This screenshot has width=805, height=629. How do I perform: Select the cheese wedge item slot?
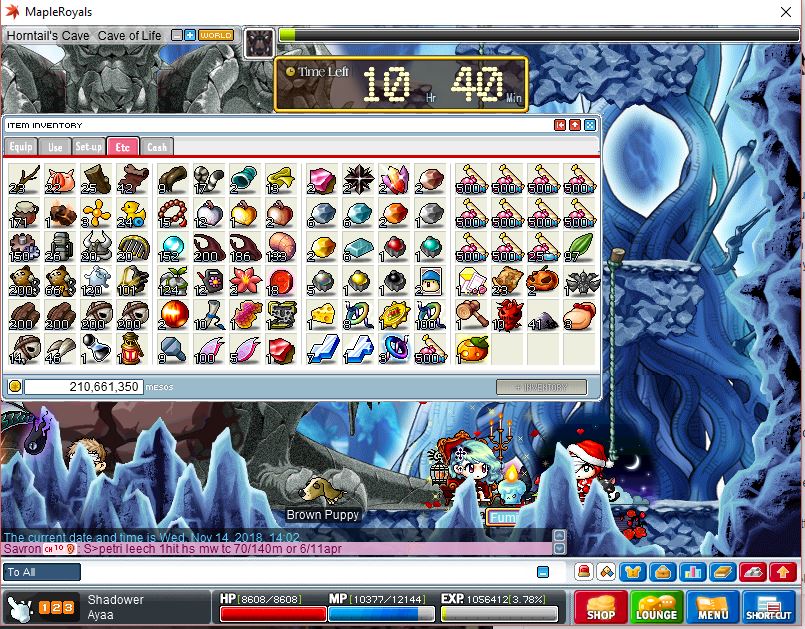click(x=322, y=315)
